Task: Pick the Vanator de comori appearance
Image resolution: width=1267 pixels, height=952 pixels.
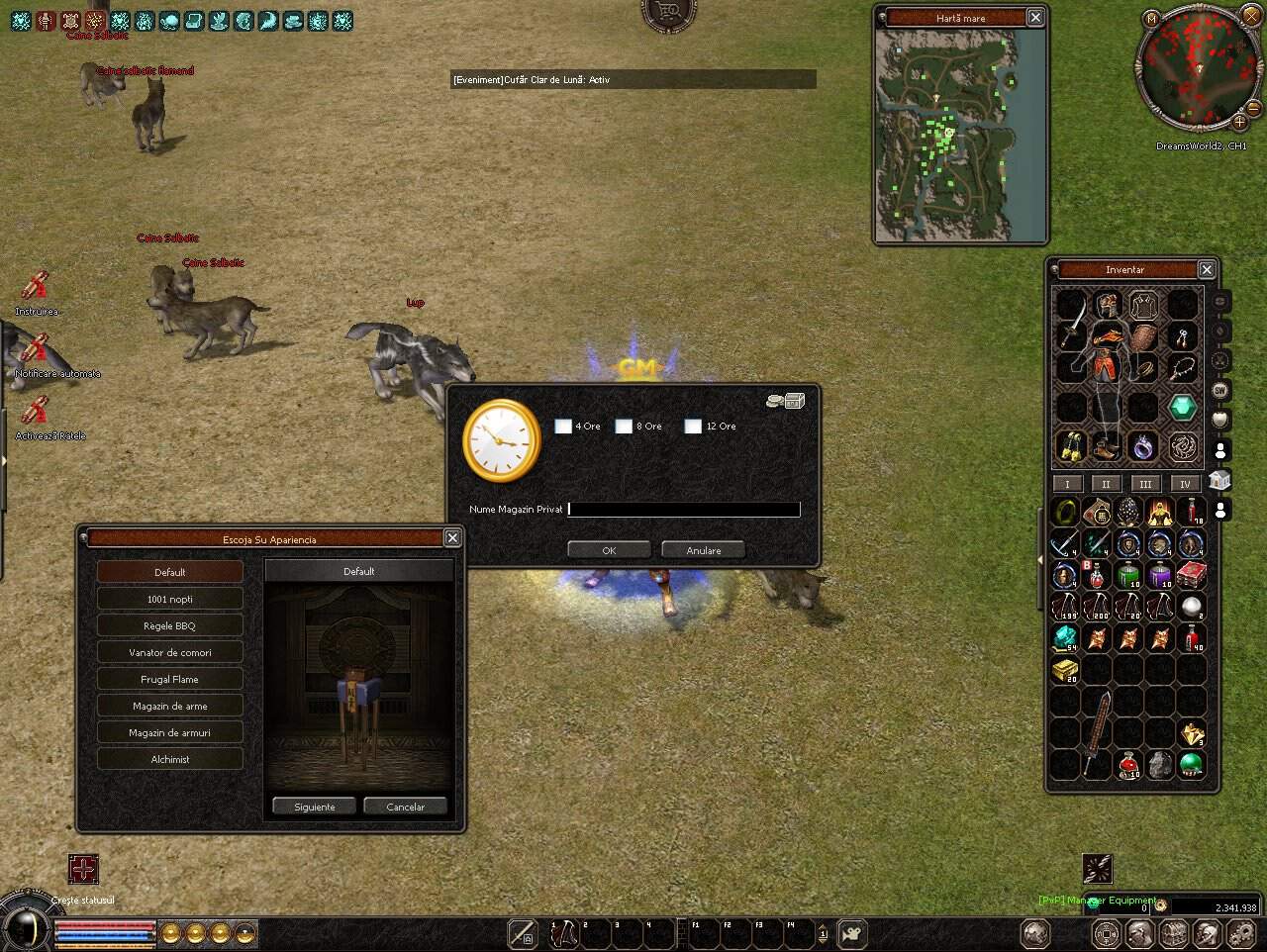Action: point(169,652)
